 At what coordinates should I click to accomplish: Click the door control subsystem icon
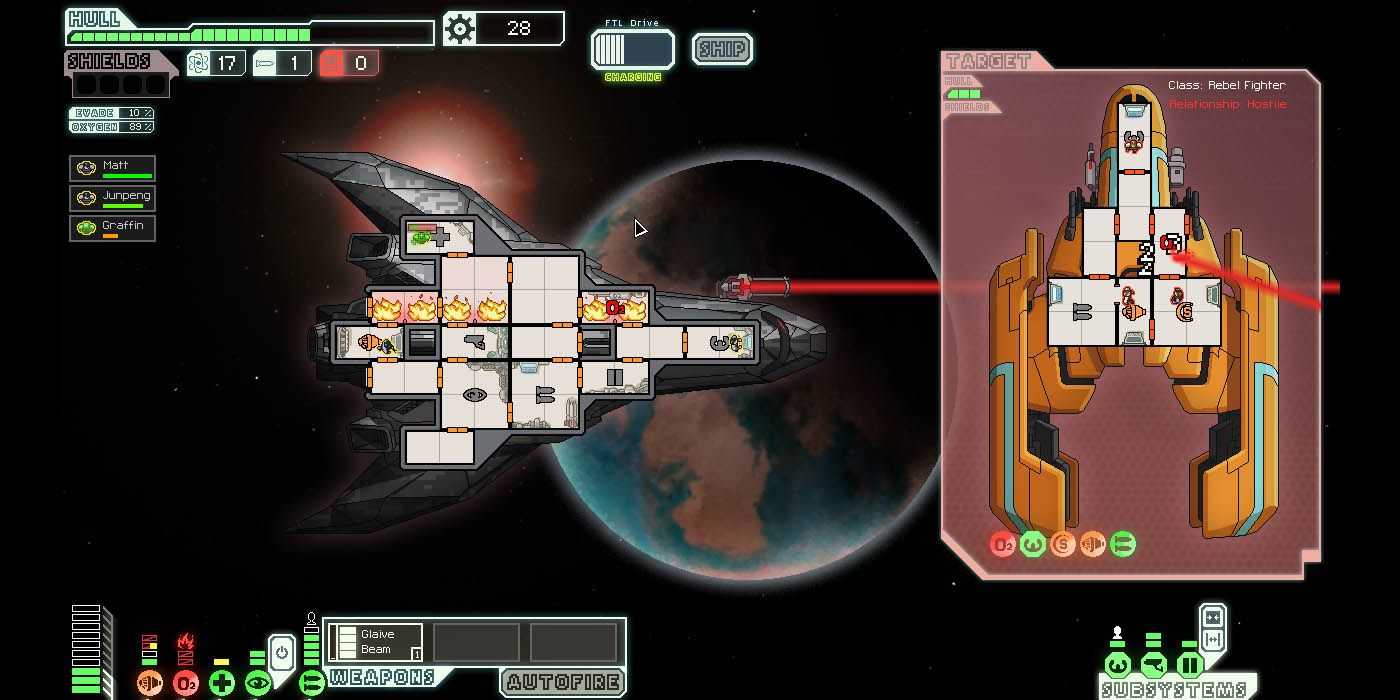[1189, 665]
